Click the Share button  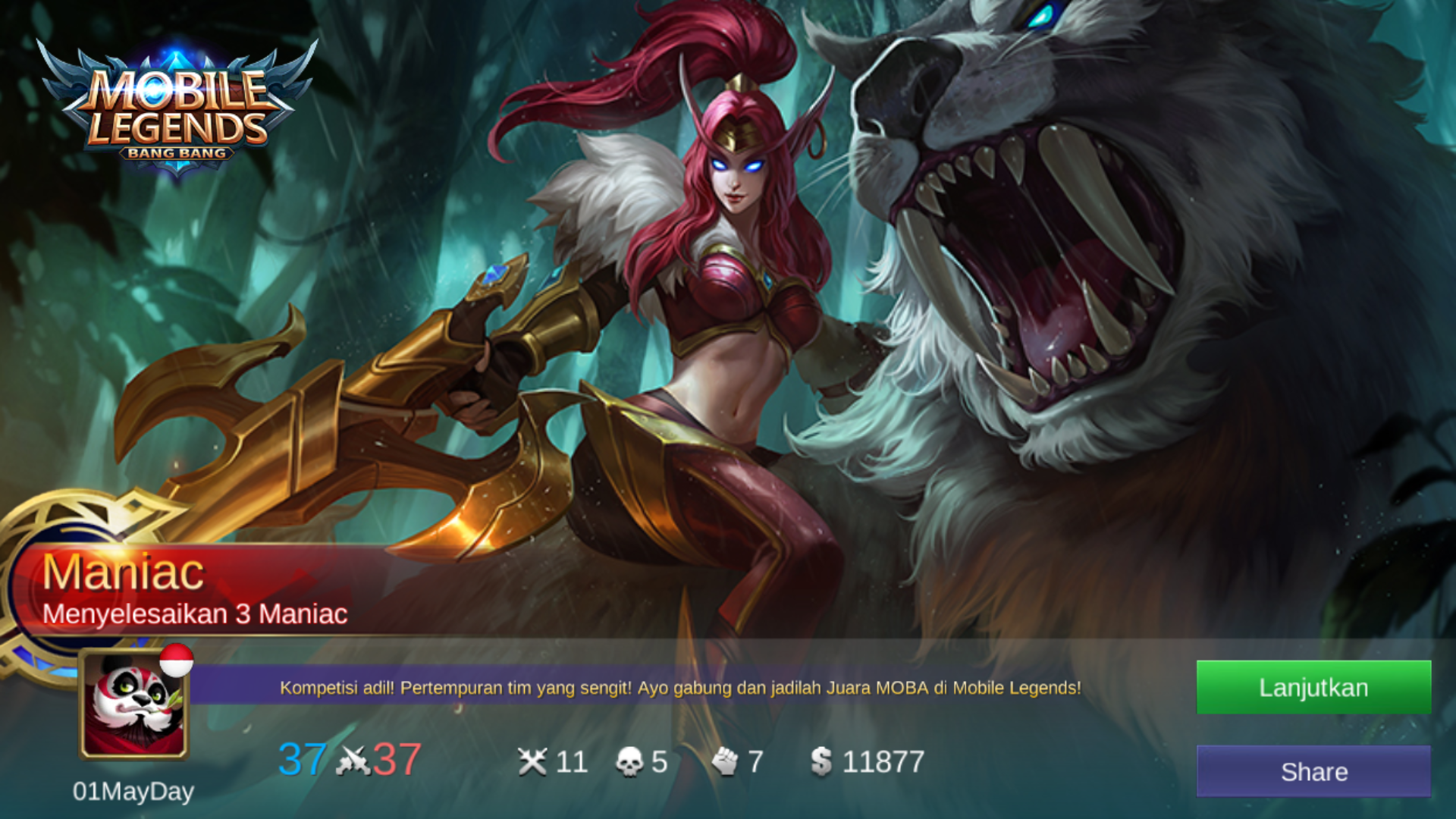1313,771
